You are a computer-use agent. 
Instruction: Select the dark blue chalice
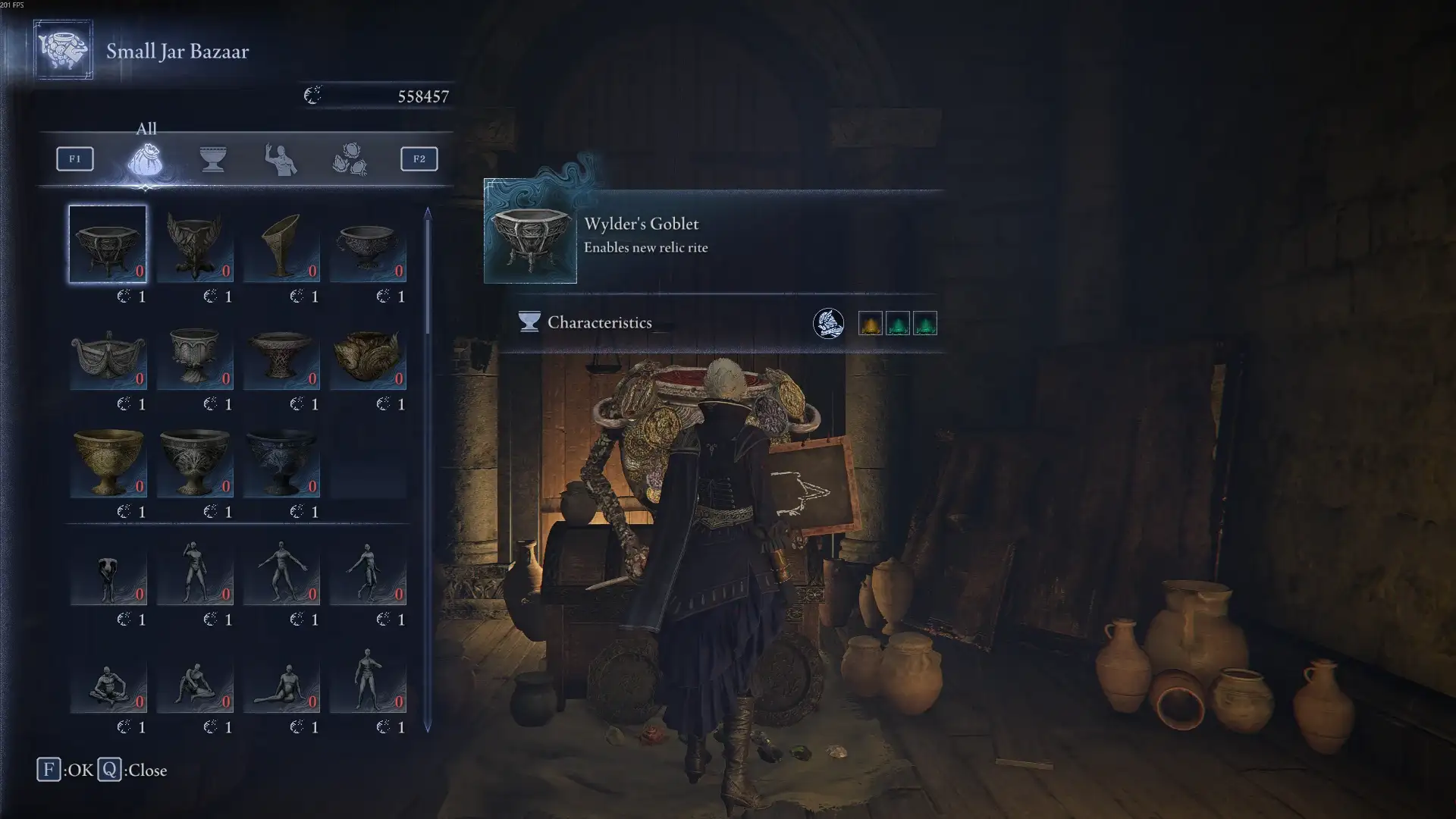tap(281, 461)
